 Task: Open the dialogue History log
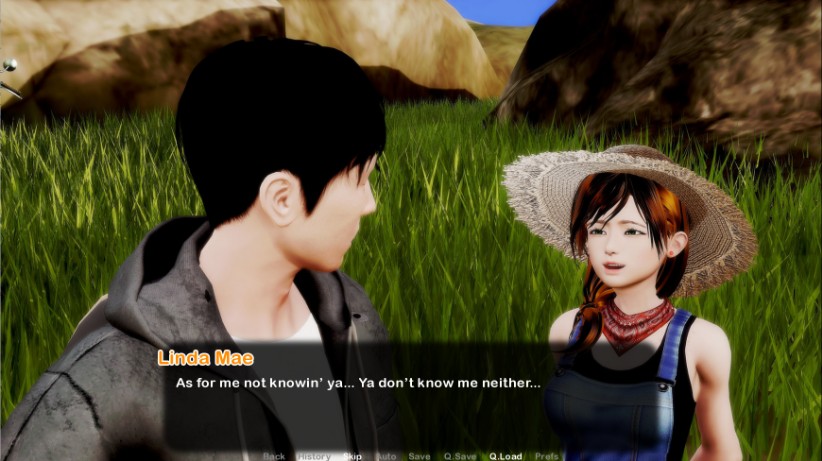(313, 456)
